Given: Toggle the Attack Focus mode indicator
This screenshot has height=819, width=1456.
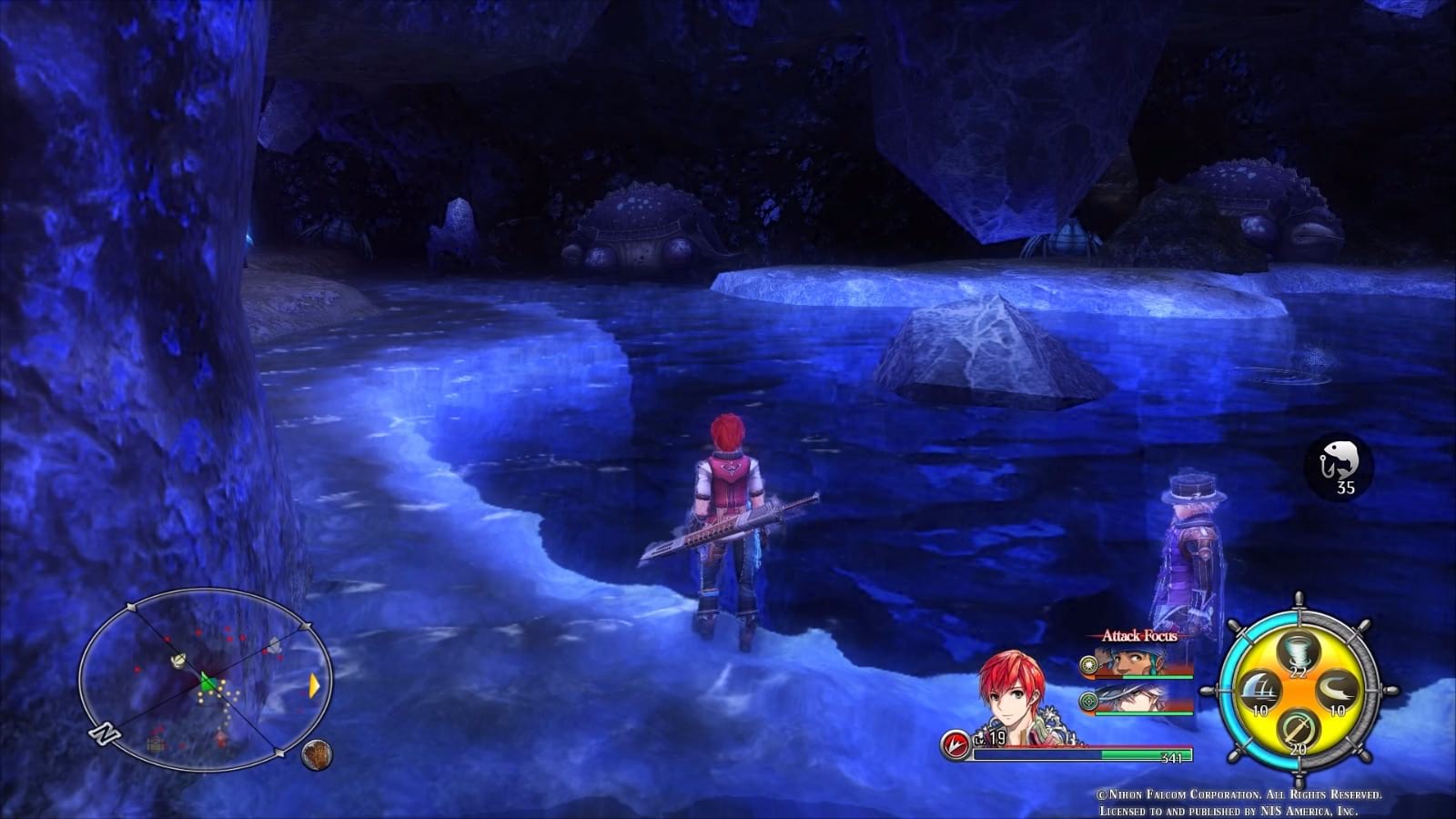Looking at the screenshot, I should click(x=1140, y=637).
